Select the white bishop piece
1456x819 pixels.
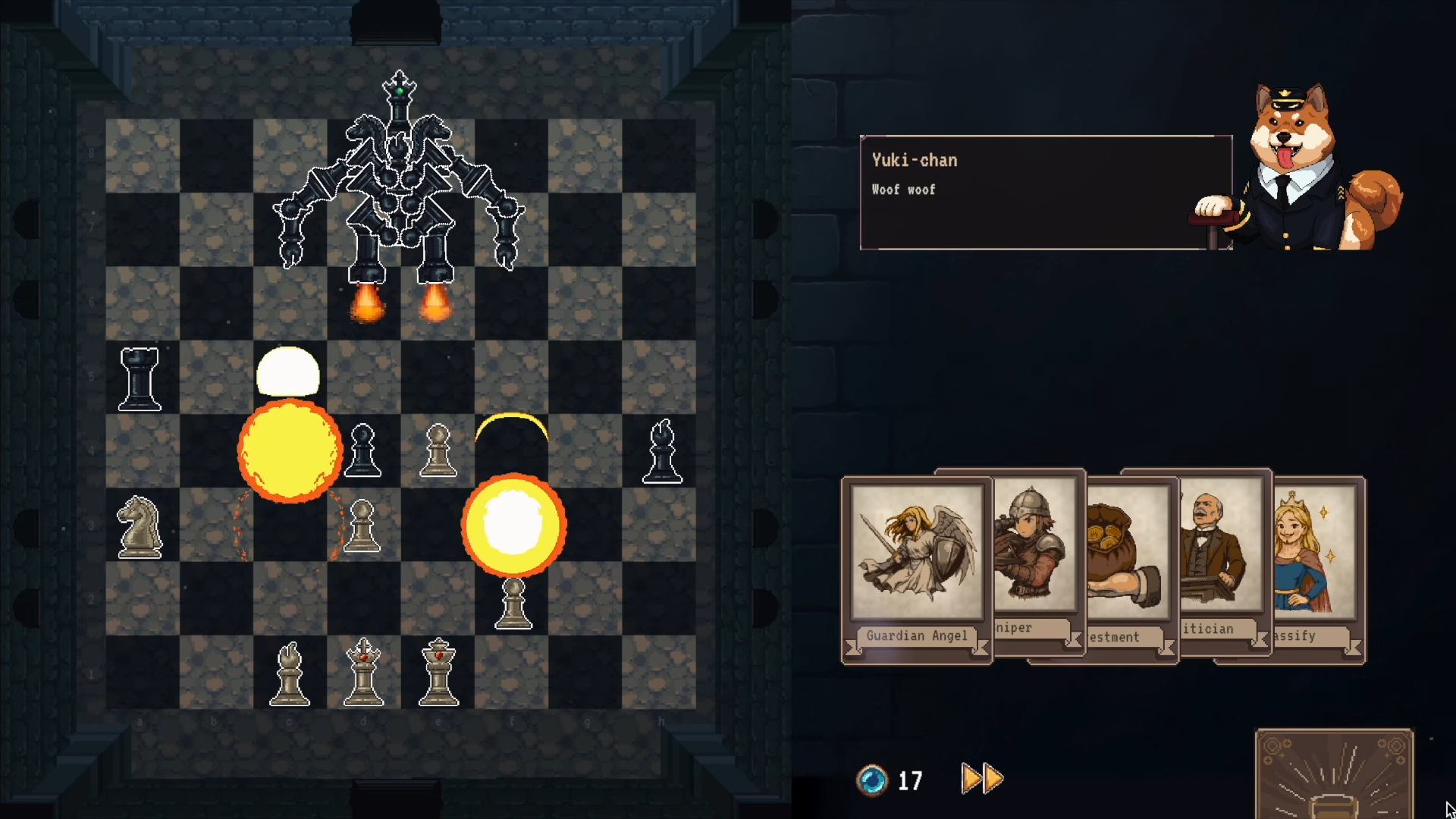[x=290, y=674]
